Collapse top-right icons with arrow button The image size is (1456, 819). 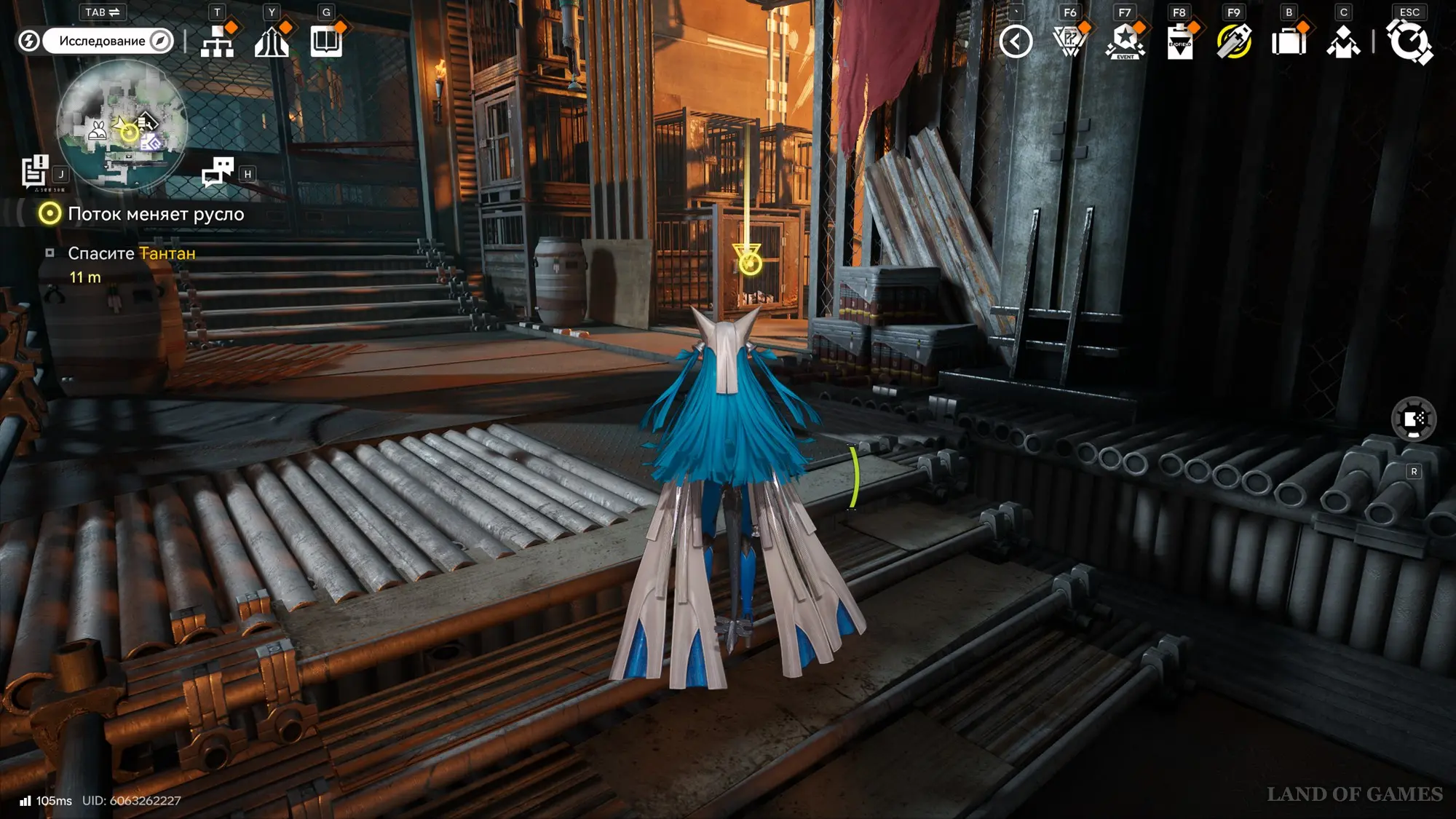click(x=1016, y=41)
